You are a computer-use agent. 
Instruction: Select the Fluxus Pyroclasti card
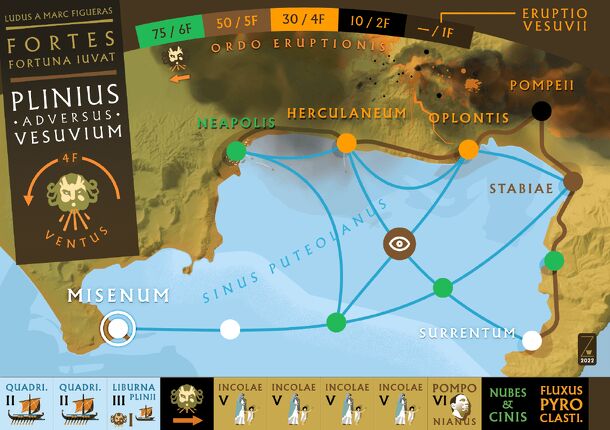click(x=562, y=404)
